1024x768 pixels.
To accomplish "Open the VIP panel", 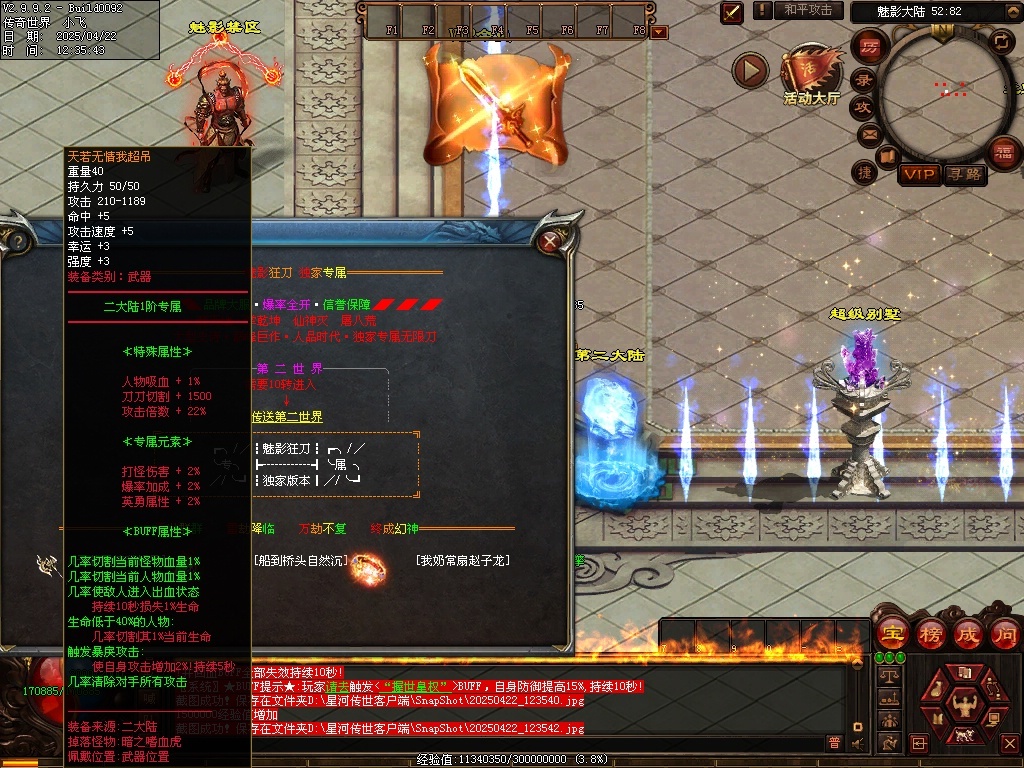I will pos(919,174).
